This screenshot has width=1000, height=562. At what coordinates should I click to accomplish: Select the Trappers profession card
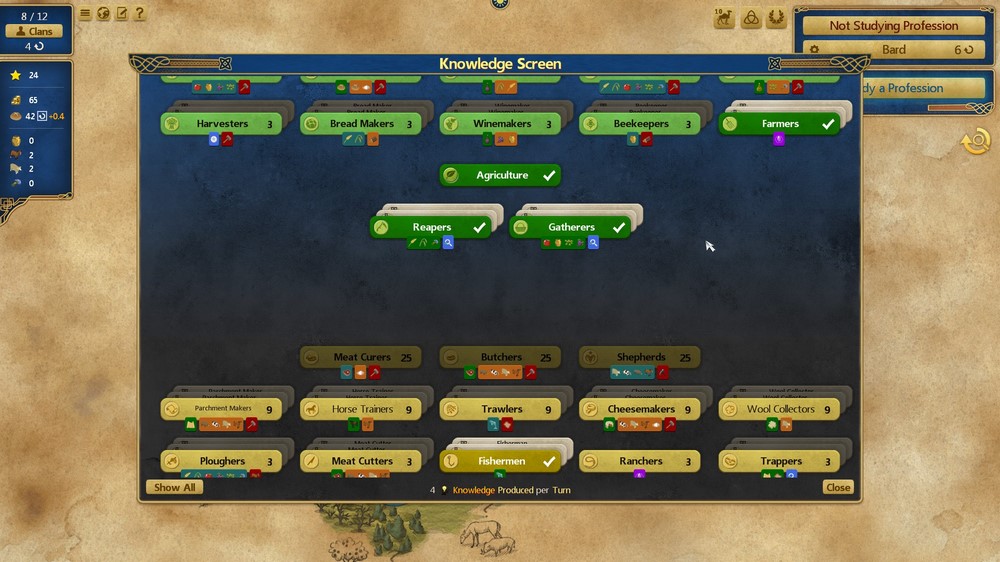(x=780, y=462)
